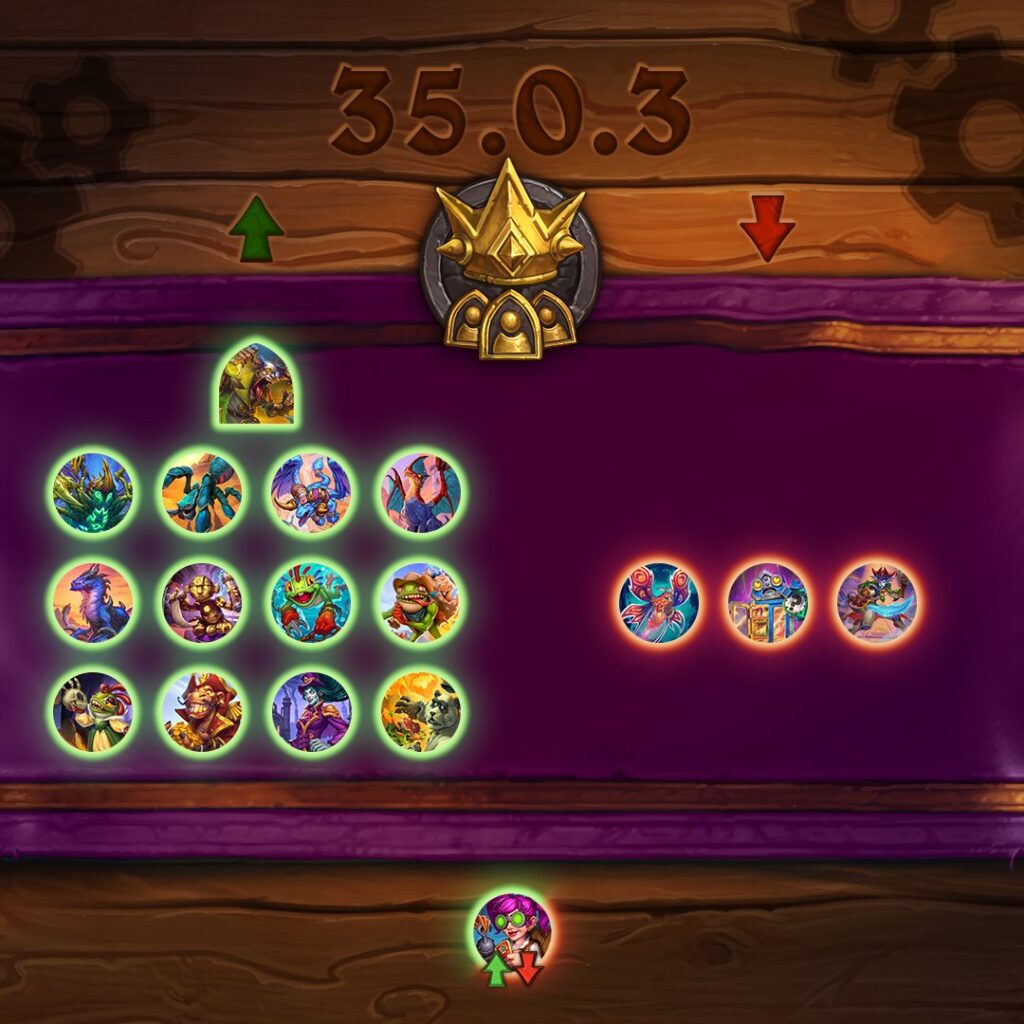The image size is (1024, 1024).
Task: Select the cowboy-hat frog portrait
Action: [x=420, y=602]
